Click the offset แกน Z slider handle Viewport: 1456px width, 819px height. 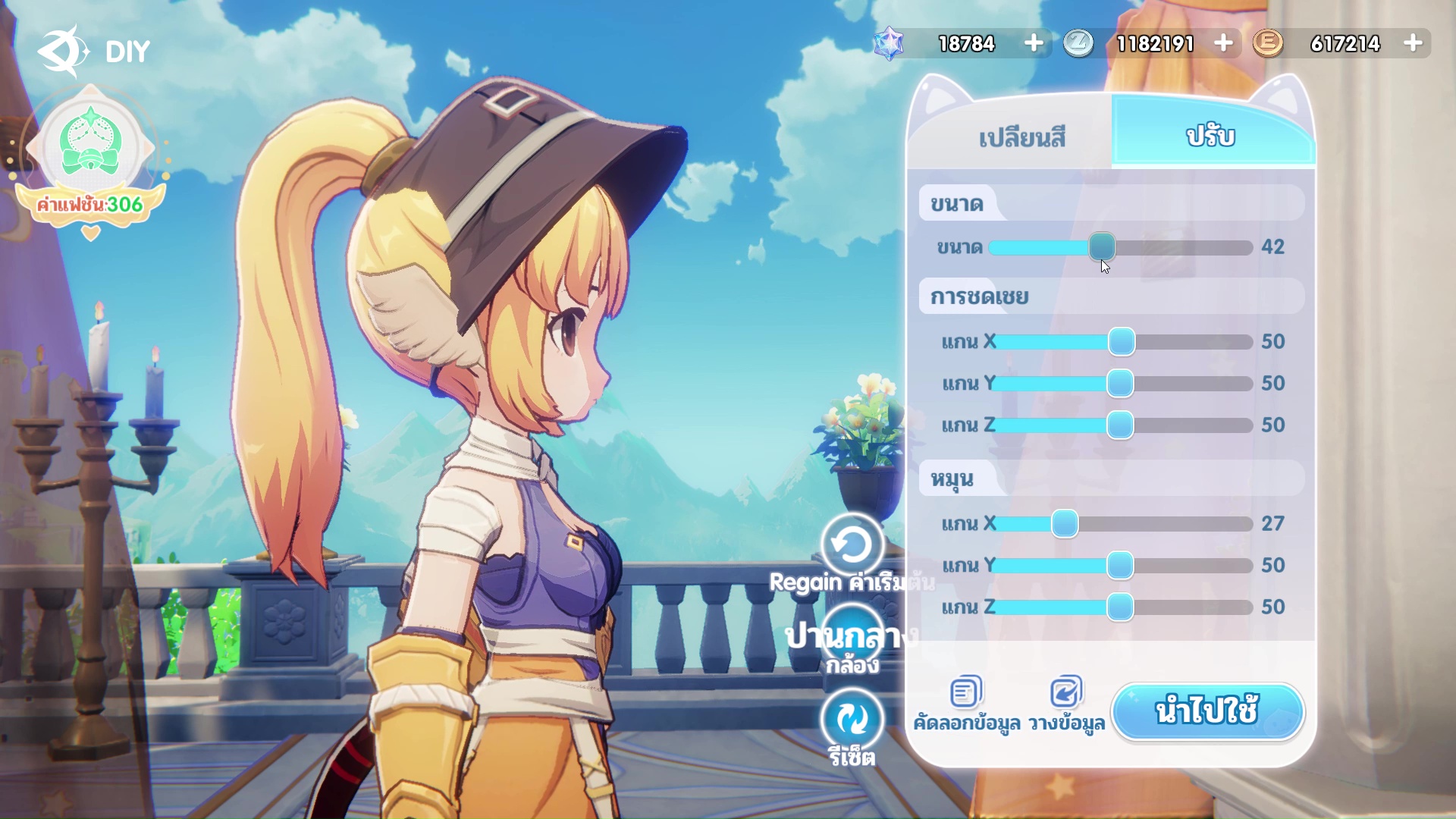[1120, 425]
